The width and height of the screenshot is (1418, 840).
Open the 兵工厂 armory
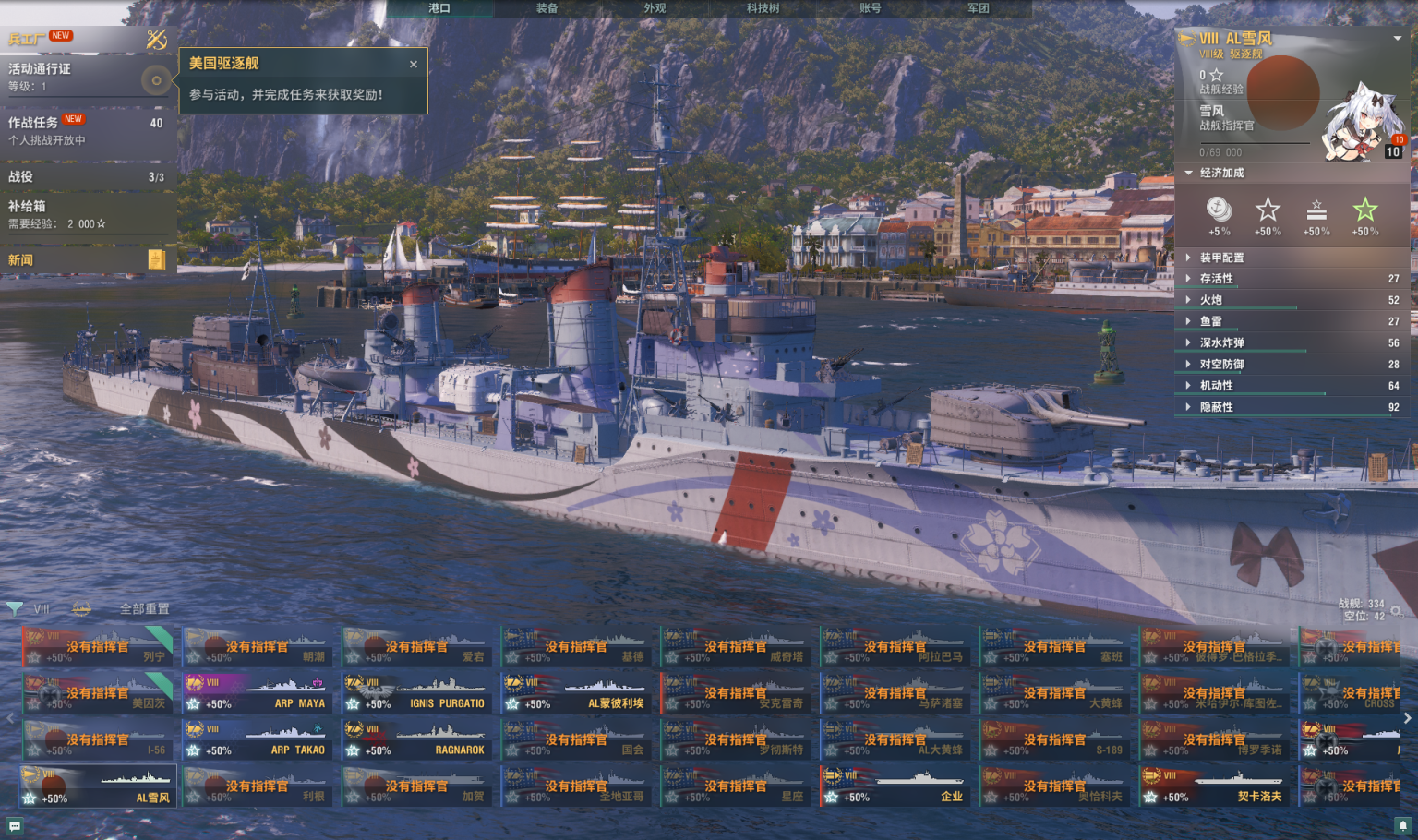[28, 39]
